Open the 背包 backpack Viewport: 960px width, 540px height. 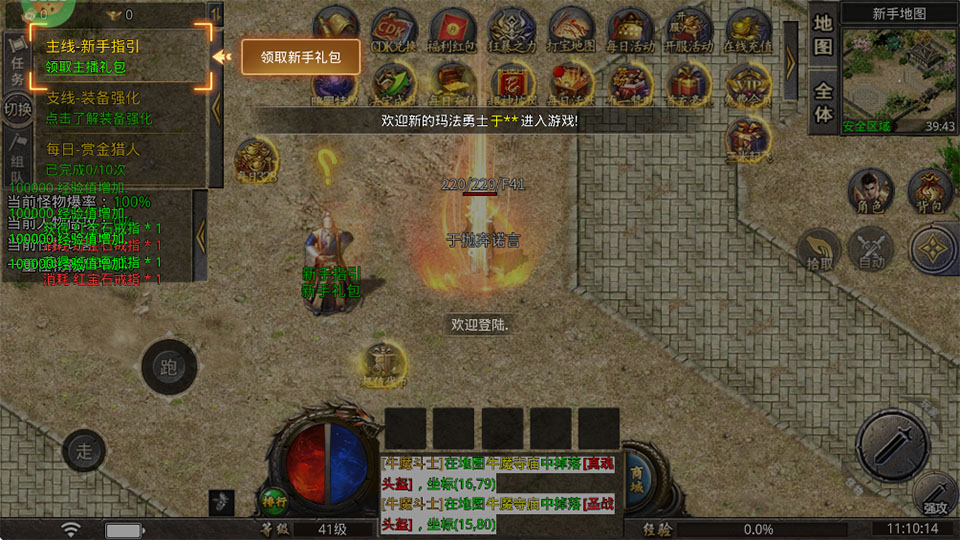[x=930, y=192]
